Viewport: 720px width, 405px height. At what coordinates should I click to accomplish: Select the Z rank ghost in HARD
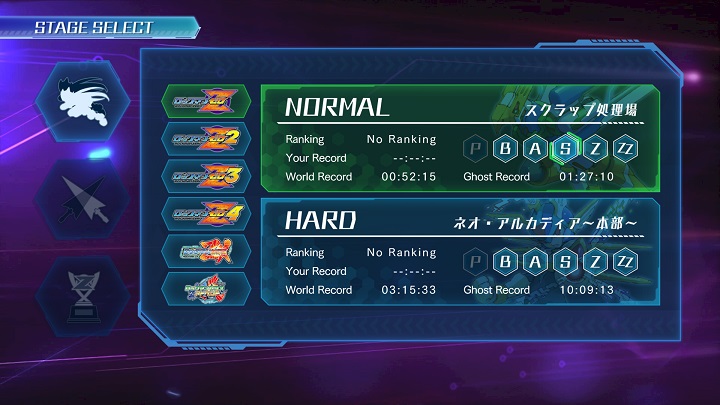coord(596,262)
